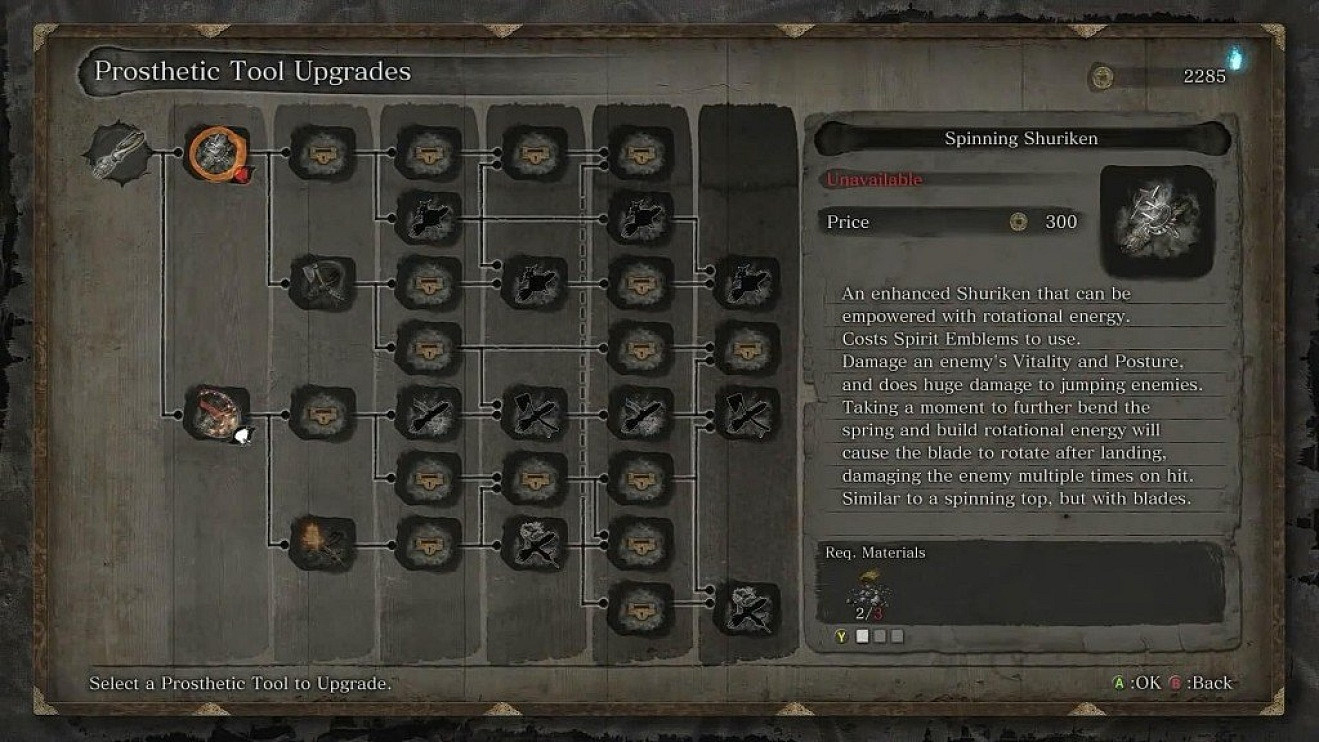Click the Spinning Shuriken preview image

1157,218
